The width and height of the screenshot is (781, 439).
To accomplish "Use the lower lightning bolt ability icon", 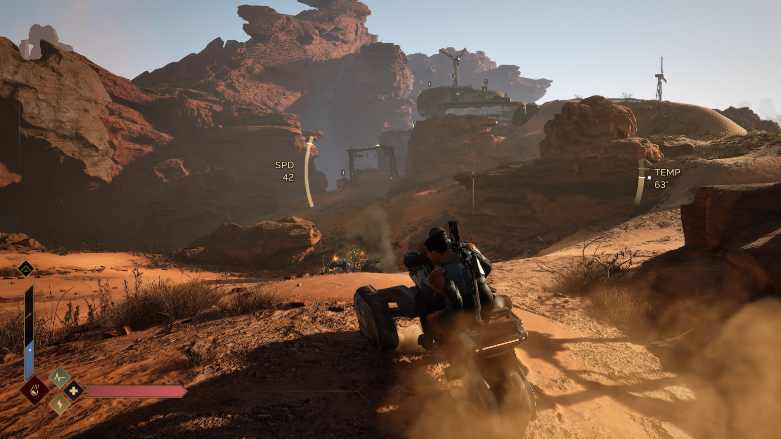I will pyautogui.click(x=59, y=404).
